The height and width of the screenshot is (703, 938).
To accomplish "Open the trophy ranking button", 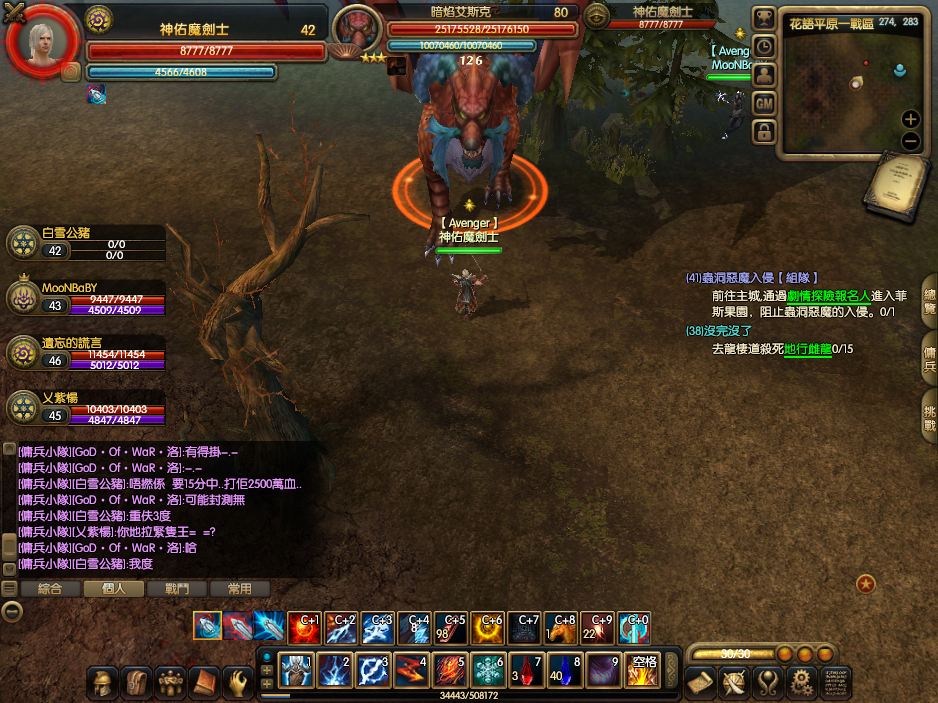I will coord(763,19).
